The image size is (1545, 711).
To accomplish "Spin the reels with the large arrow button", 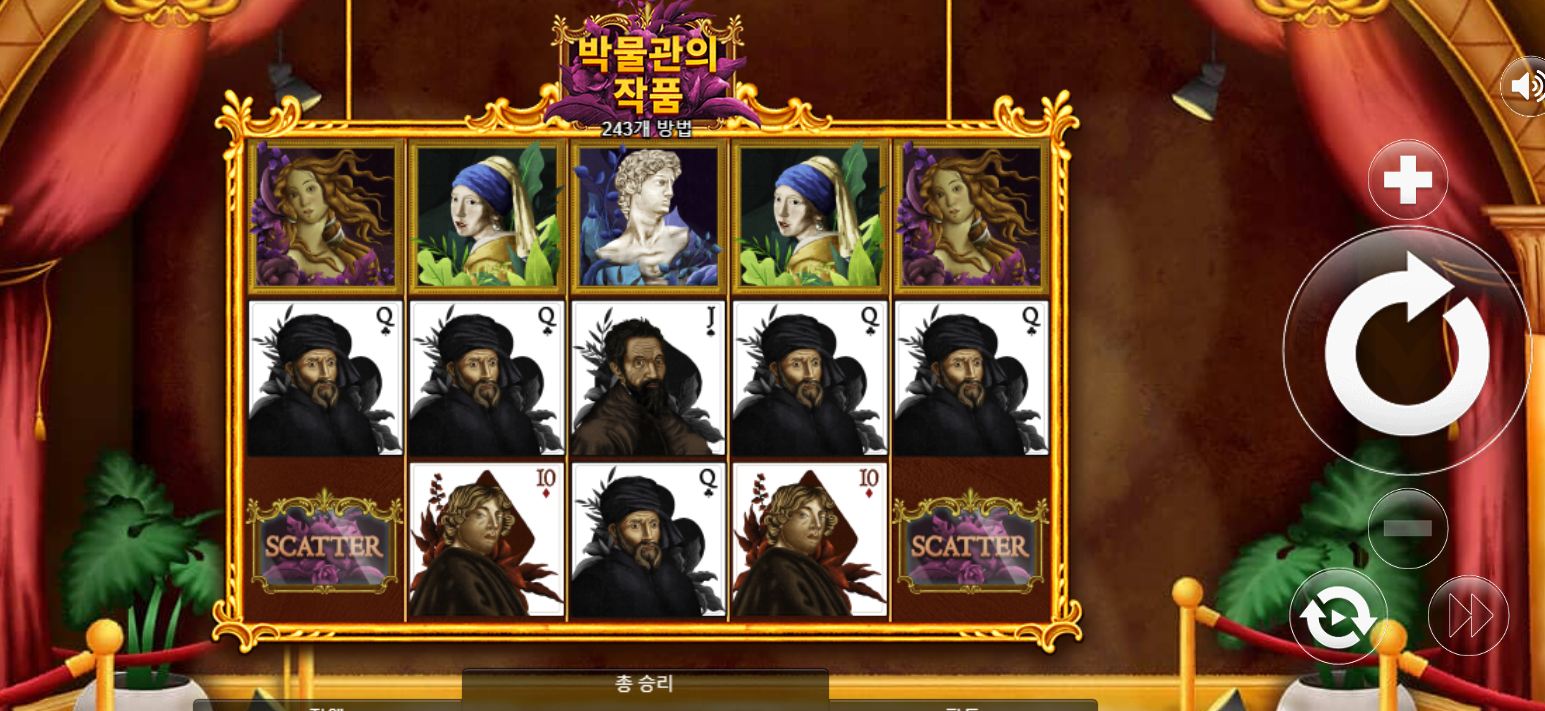I will [x=1406, y=350].
